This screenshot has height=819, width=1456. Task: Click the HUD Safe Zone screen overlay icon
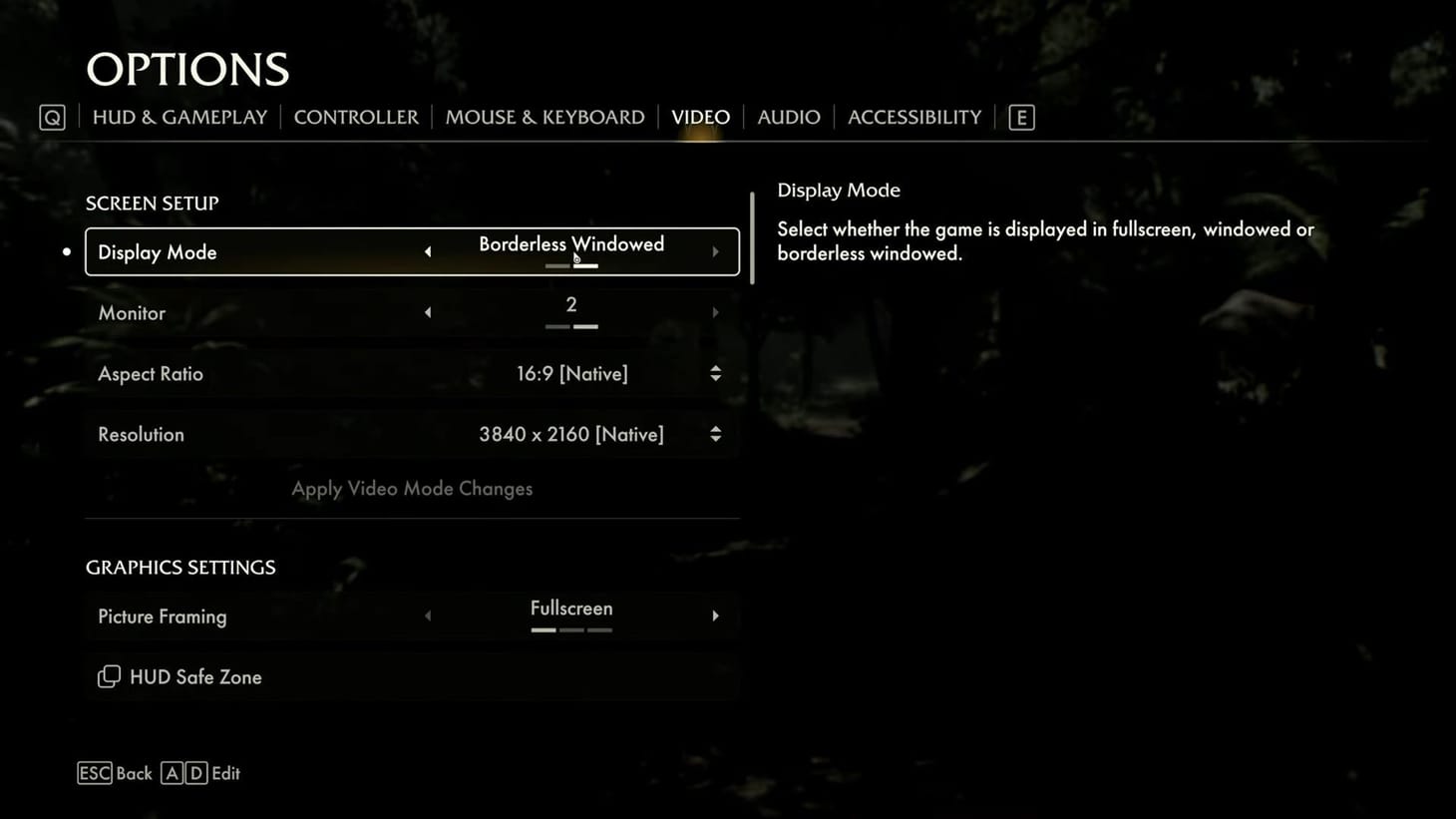pos(109,676)
